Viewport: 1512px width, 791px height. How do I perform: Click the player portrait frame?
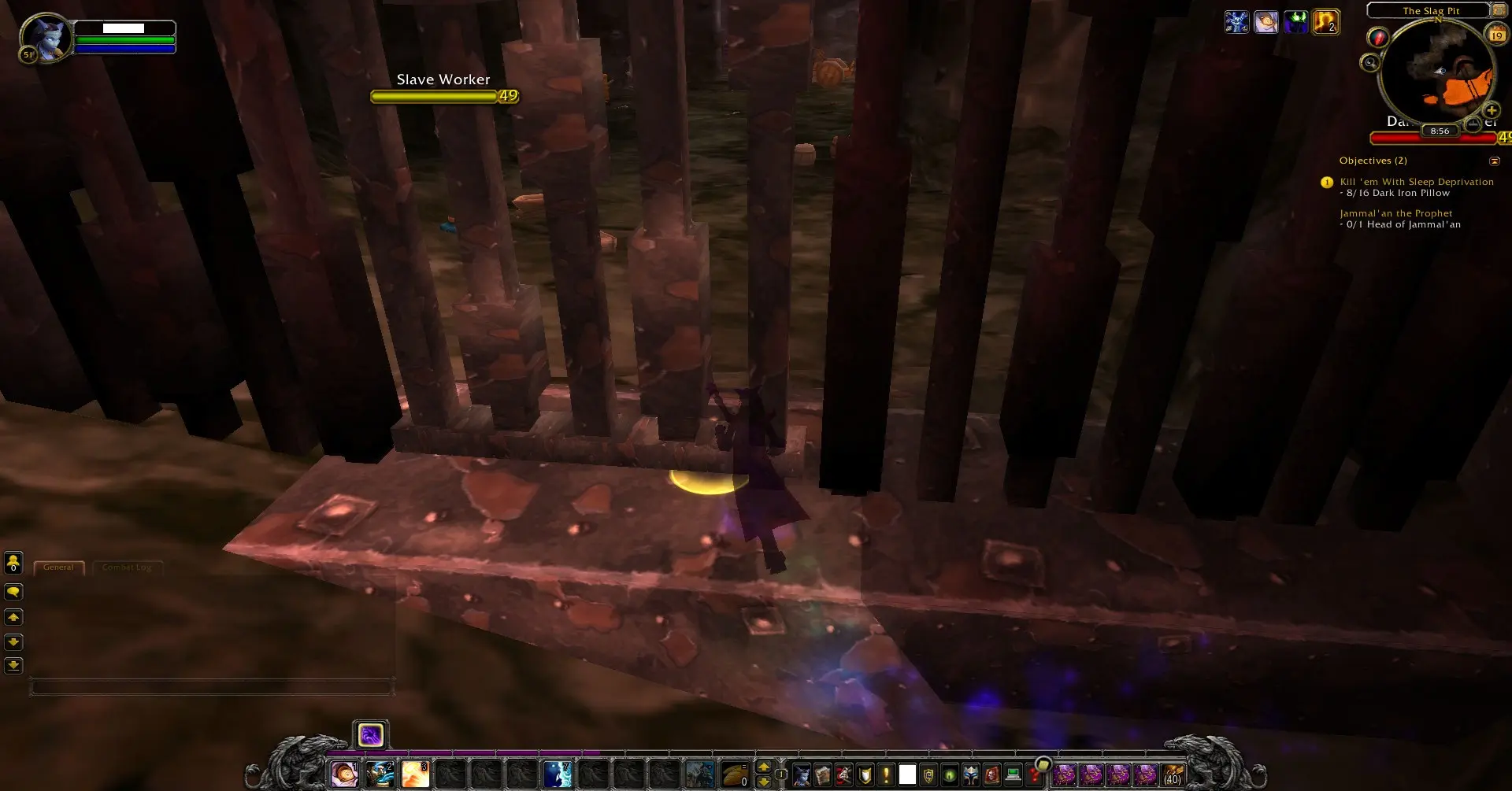pyautogui.click(x=46, y=37)
